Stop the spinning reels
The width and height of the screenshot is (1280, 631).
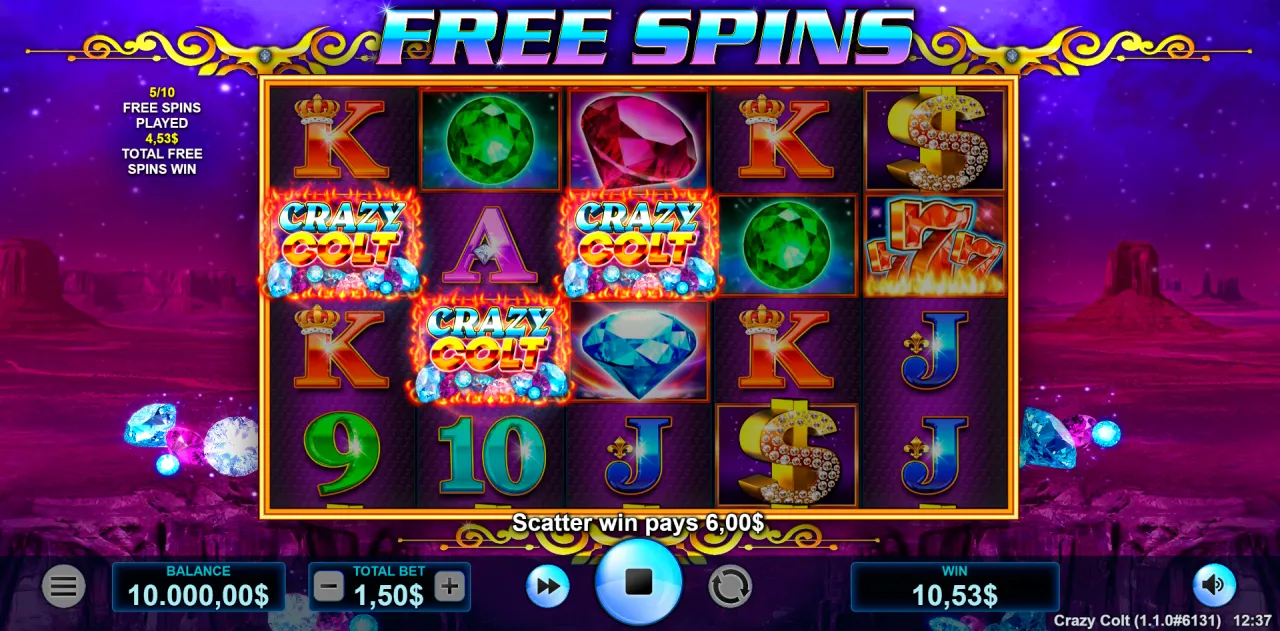pyautogui.click(x=638, y=582)
